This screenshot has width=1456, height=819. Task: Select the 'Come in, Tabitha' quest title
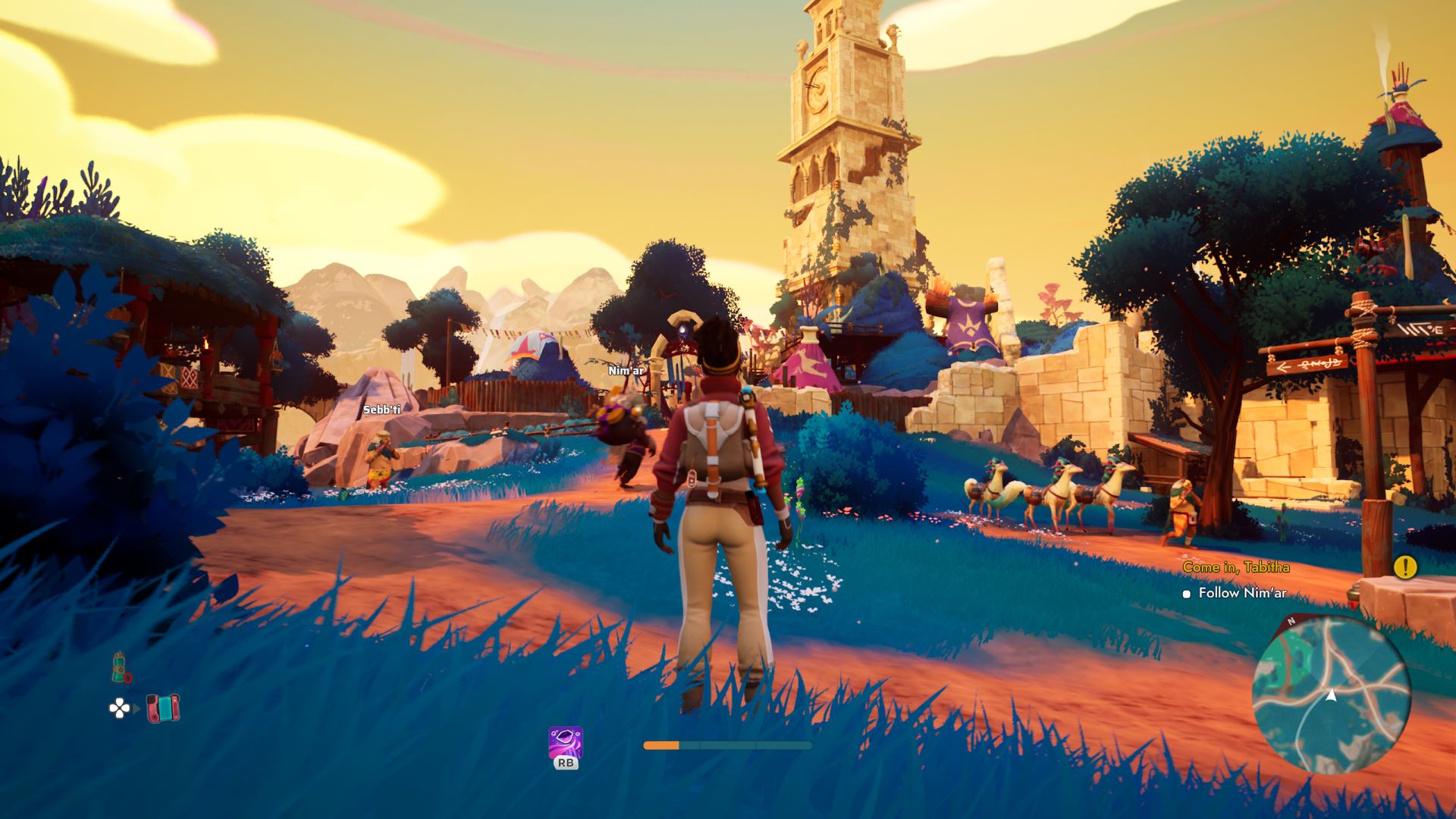click(x=1235, y=567)
